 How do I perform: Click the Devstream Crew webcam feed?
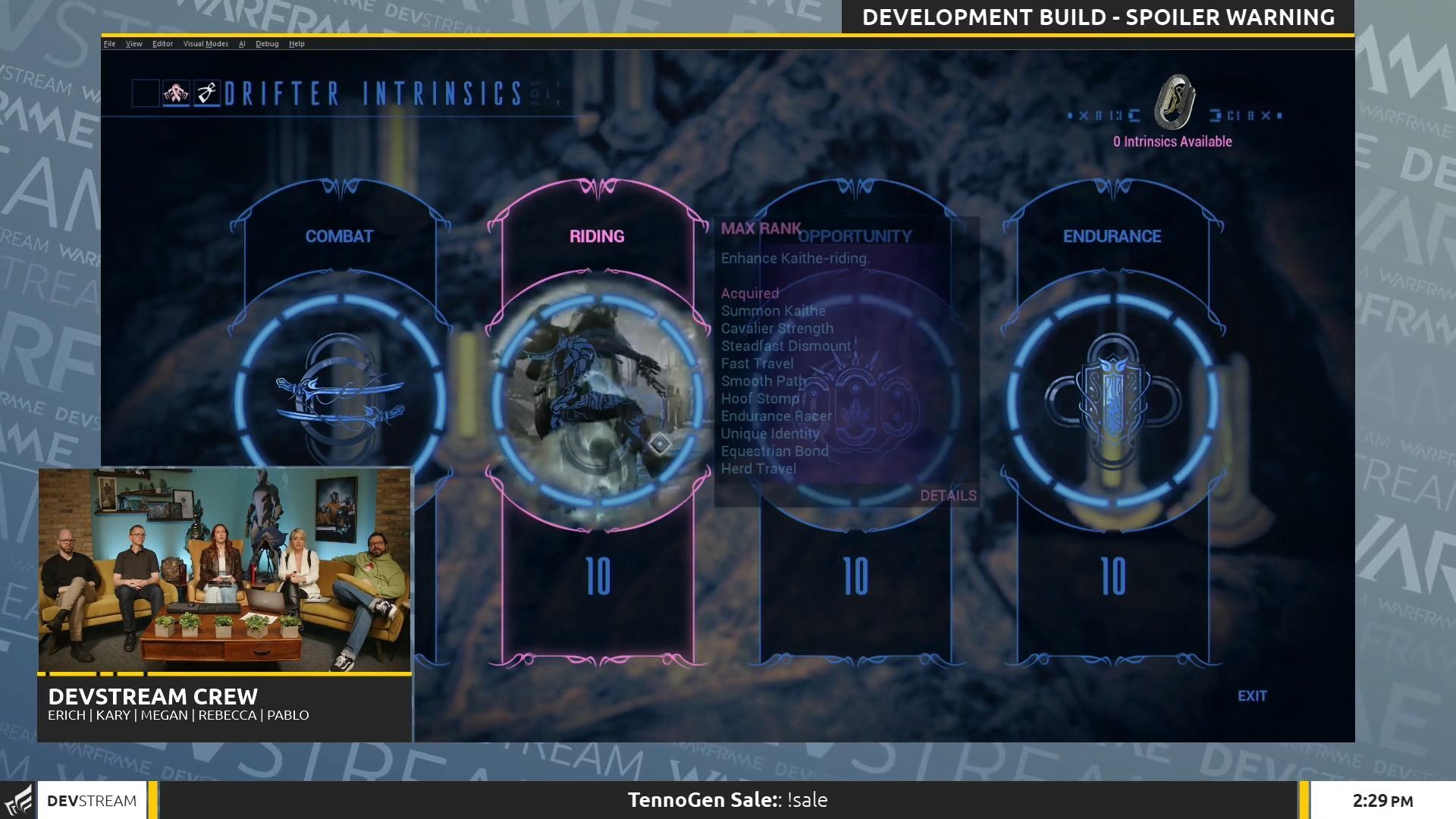tap(225, 569)
